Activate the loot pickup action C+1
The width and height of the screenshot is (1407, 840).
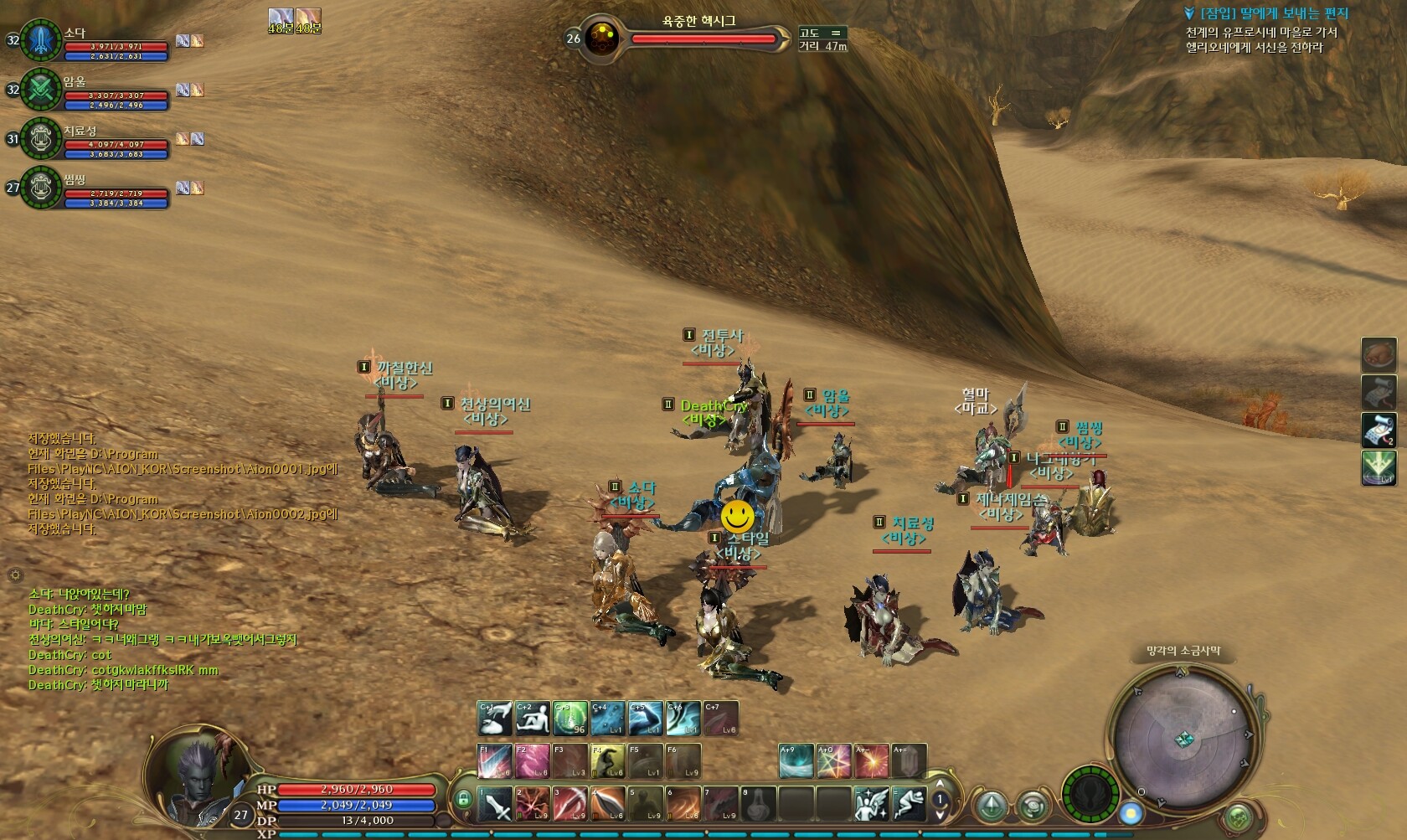click(x=495, y=719)
